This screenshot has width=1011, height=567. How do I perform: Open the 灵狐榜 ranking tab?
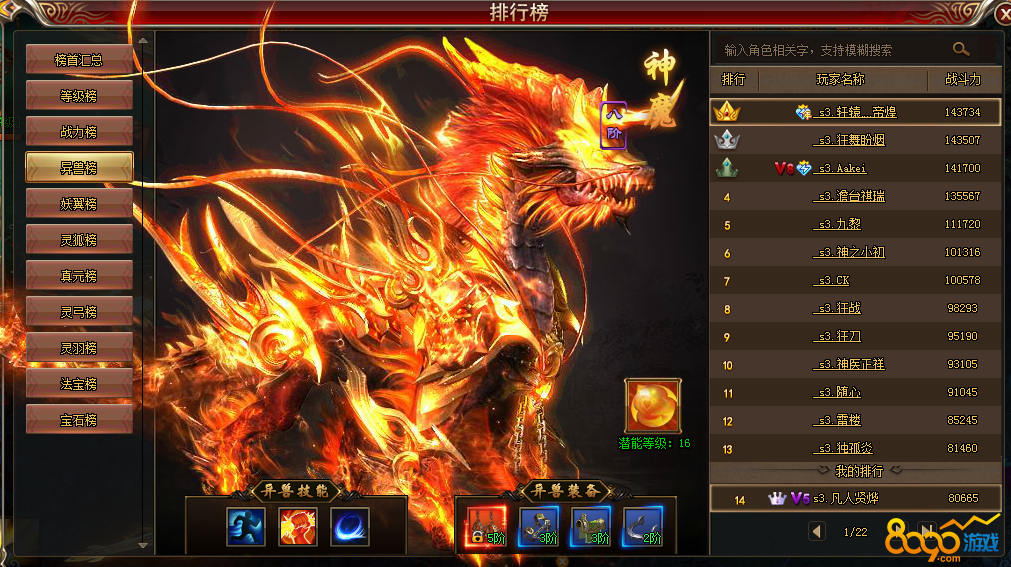(79, 240)
